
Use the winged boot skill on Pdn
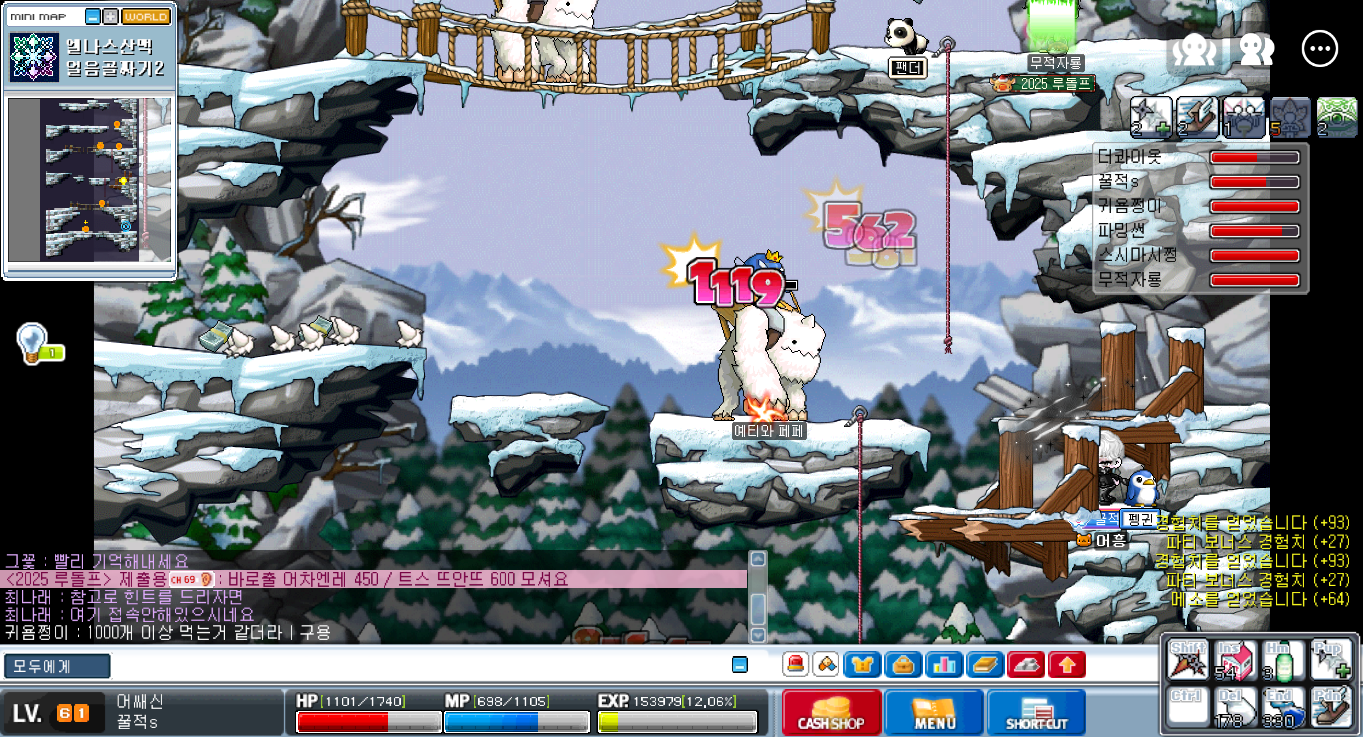point(1331,706)
